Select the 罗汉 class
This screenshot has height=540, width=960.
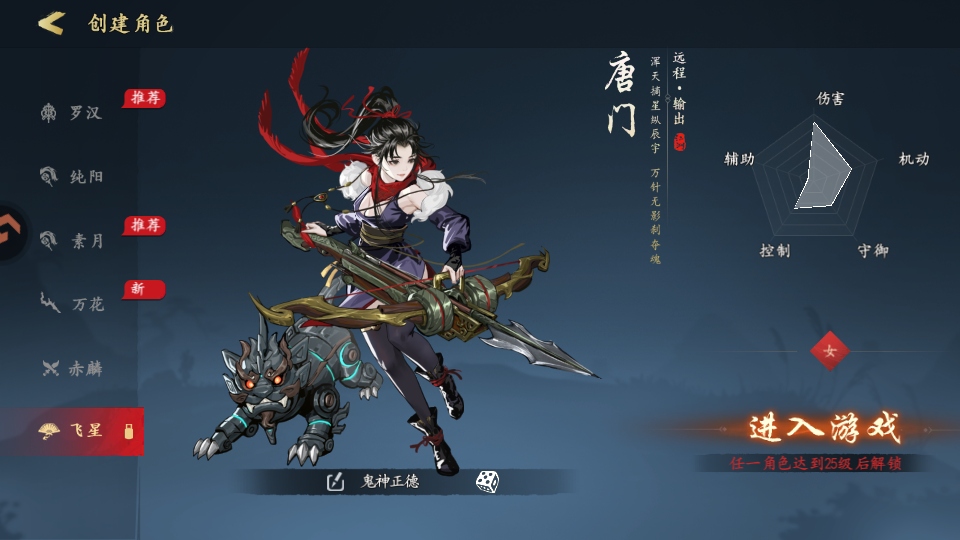[x=73, y=113]
